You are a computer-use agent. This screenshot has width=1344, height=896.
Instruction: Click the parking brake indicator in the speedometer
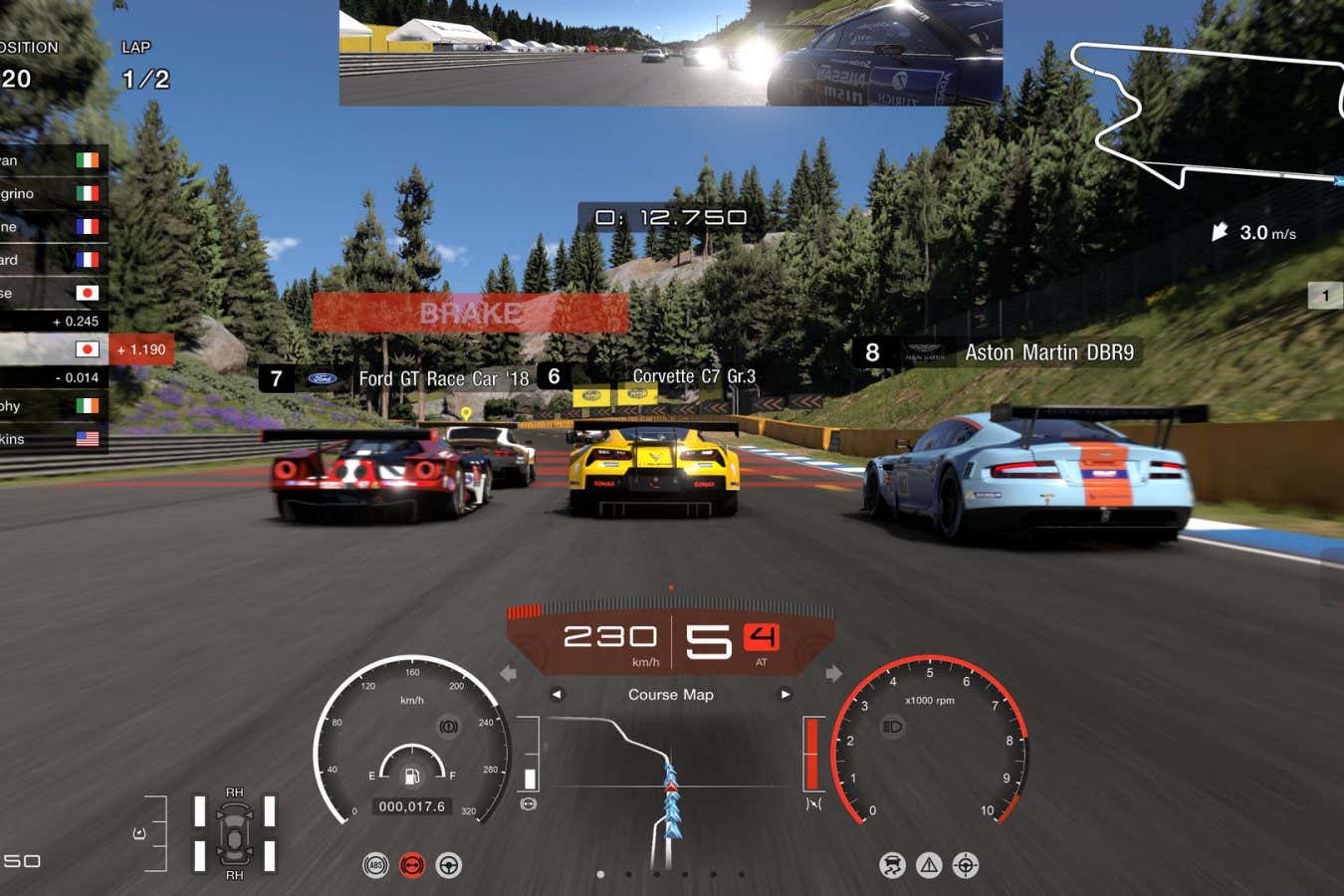pyautogui.click(x=449, y=727)
